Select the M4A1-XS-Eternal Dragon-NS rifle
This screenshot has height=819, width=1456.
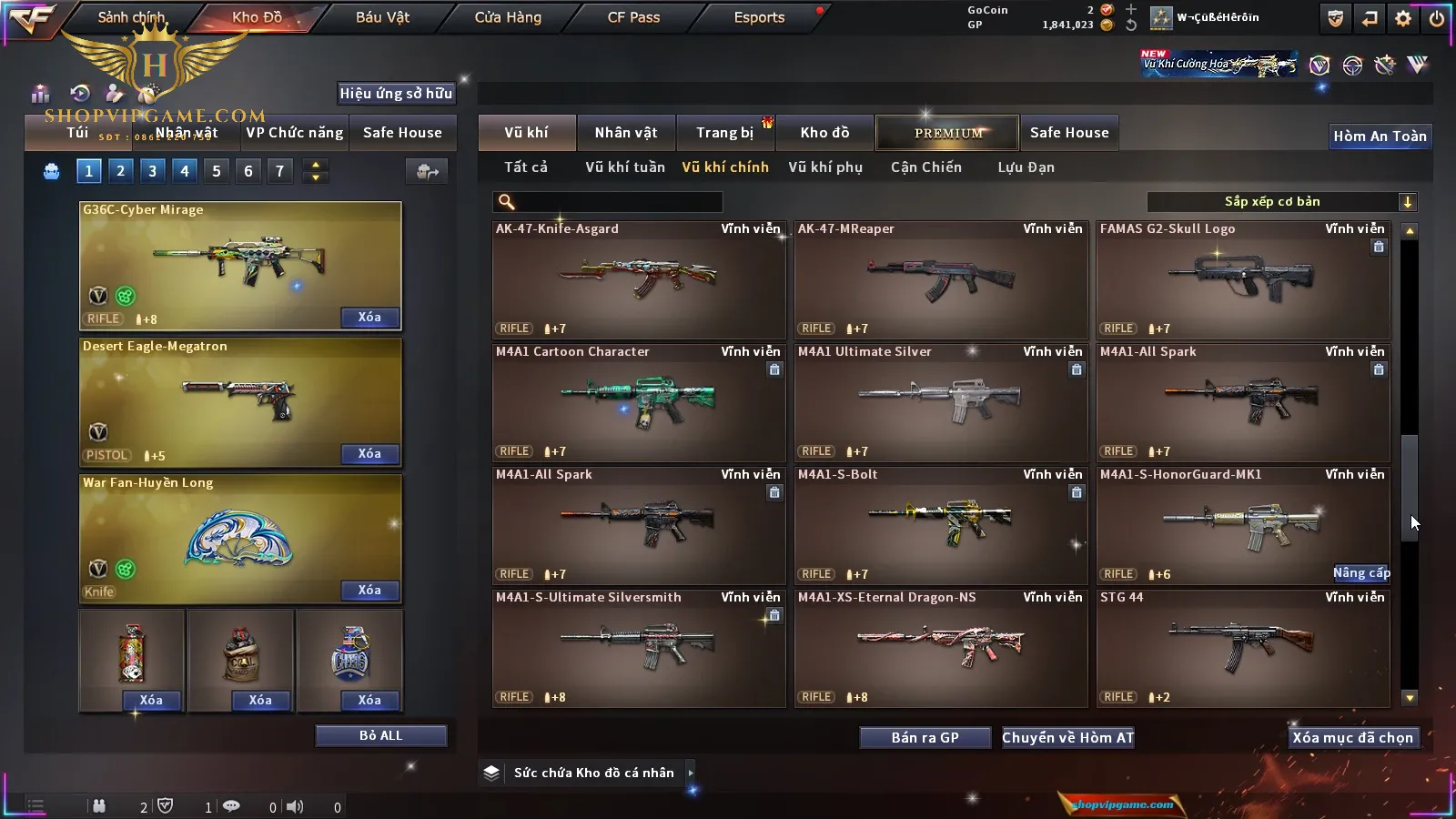[941, 648]
